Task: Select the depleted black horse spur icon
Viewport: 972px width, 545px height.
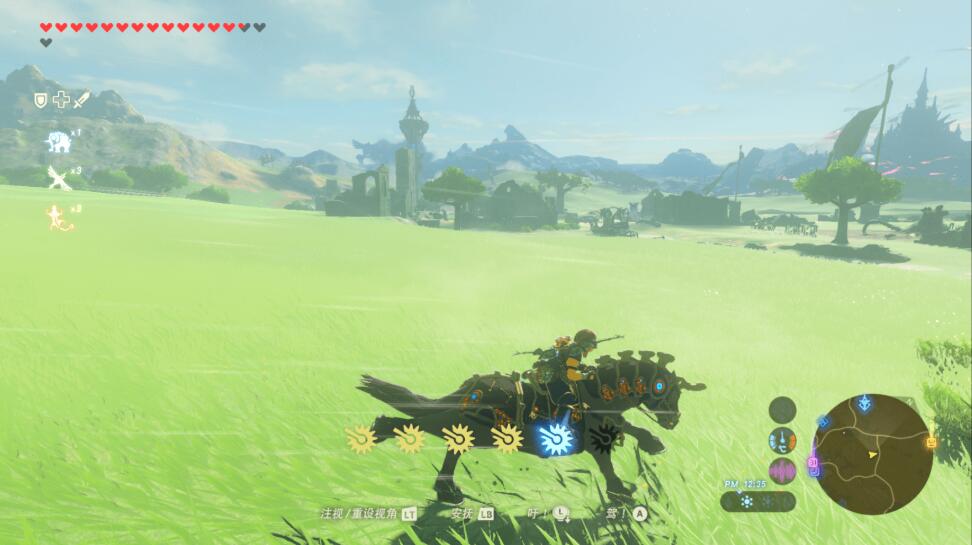Action: click(x=604, y=438)
